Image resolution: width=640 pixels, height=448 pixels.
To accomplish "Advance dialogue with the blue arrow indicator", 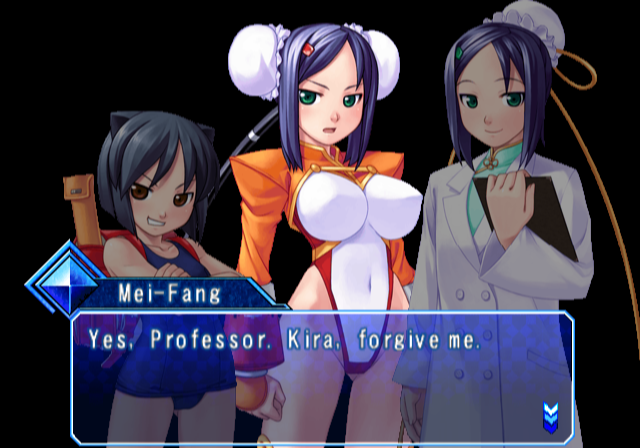I will [x=549, y=412].
